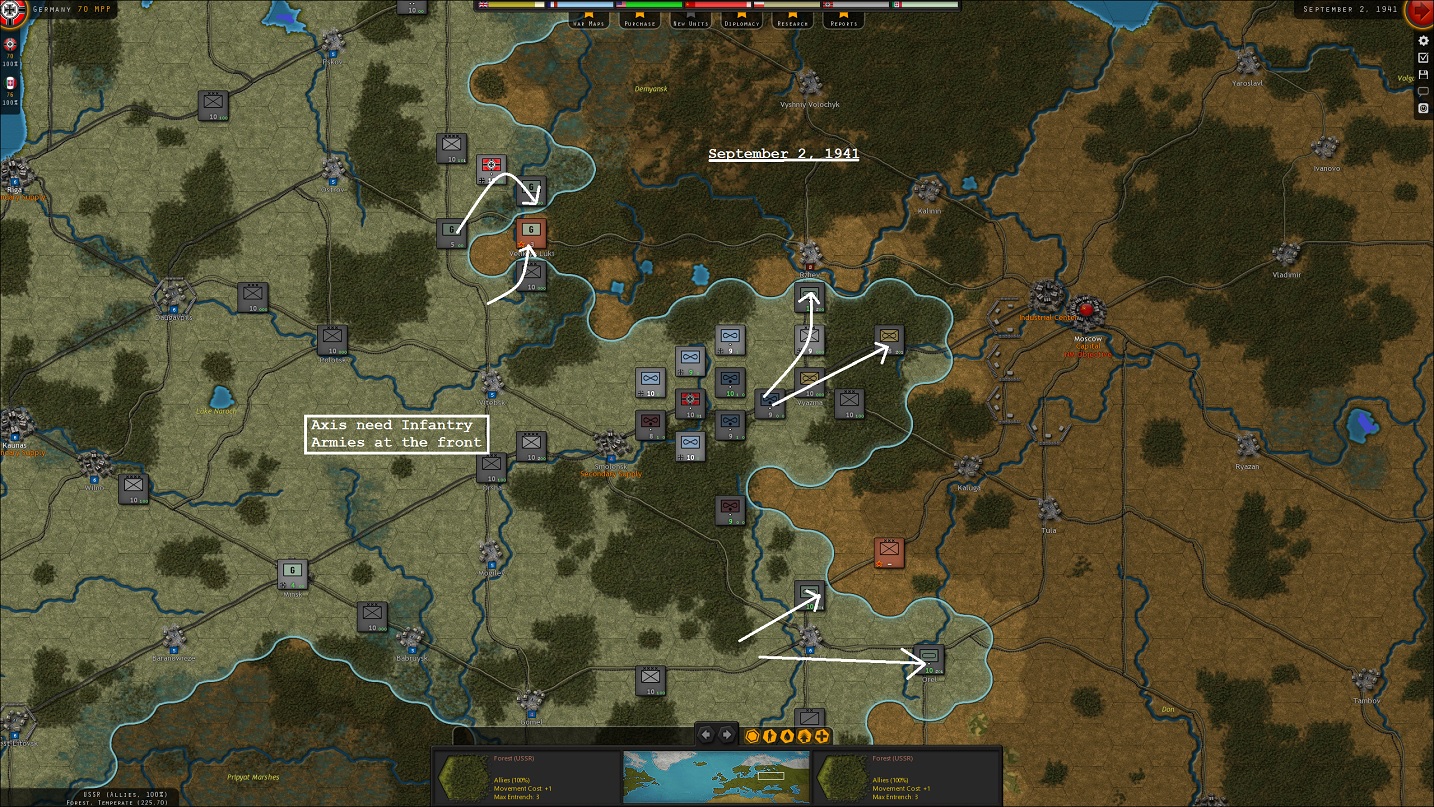
Task: Toggle the hexagon grid overlay button
Action: [752, 736]
